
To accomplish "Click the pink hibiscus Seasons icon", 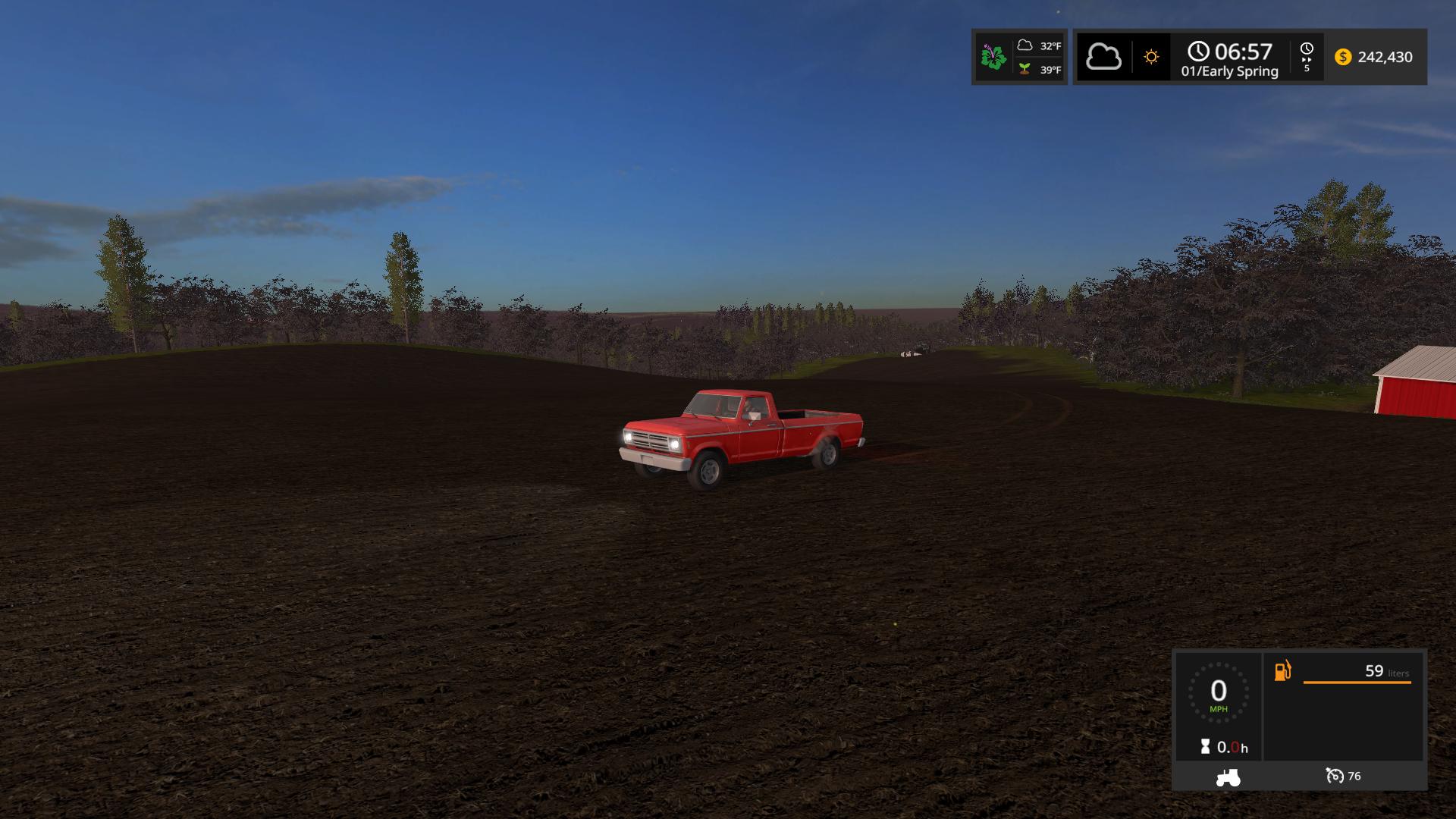I will 993,57.
